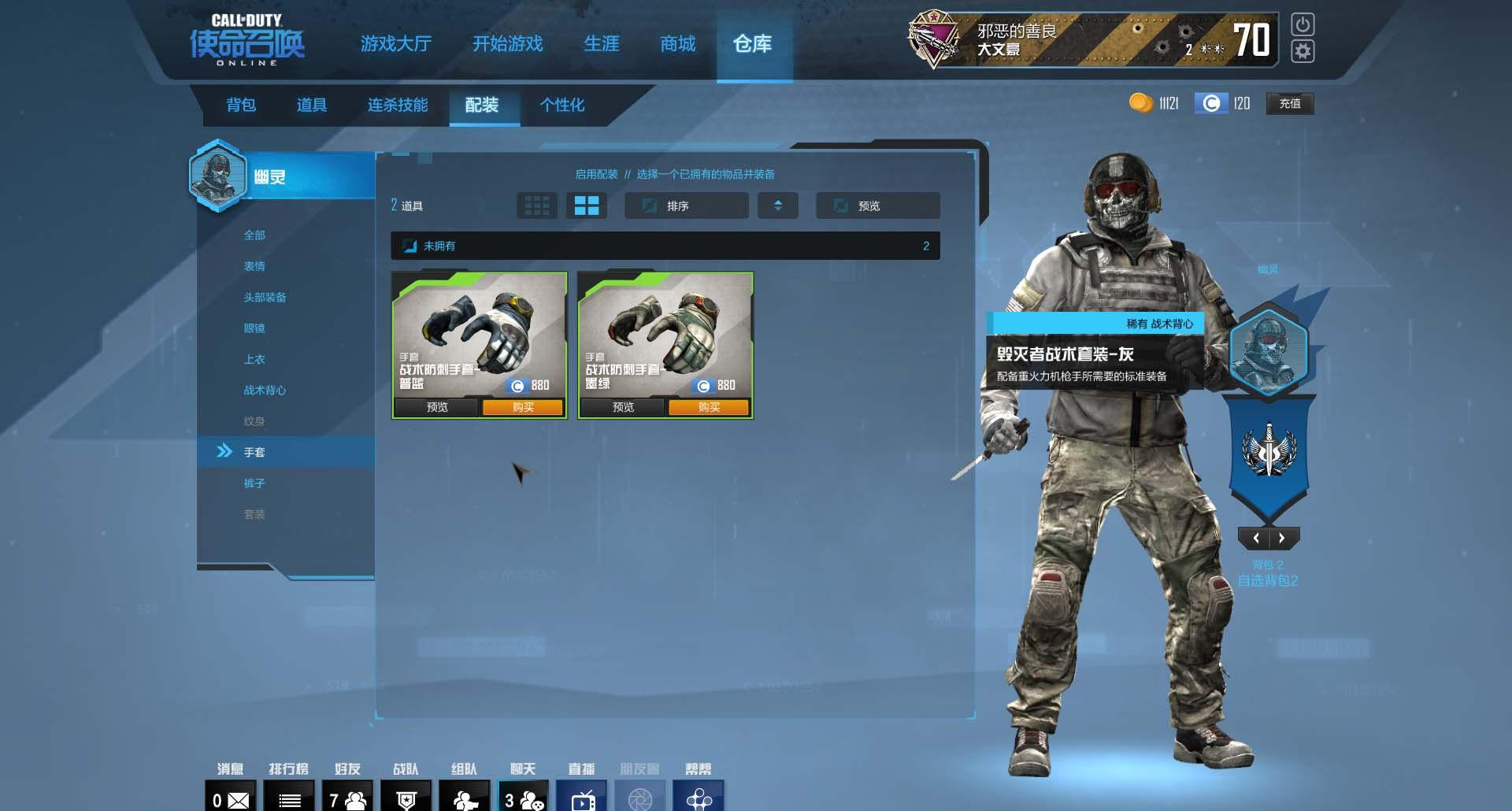The height and width of the screenshot is (811, 1512).
Task: Open the 个性化 customization tab
Action: 561,105
